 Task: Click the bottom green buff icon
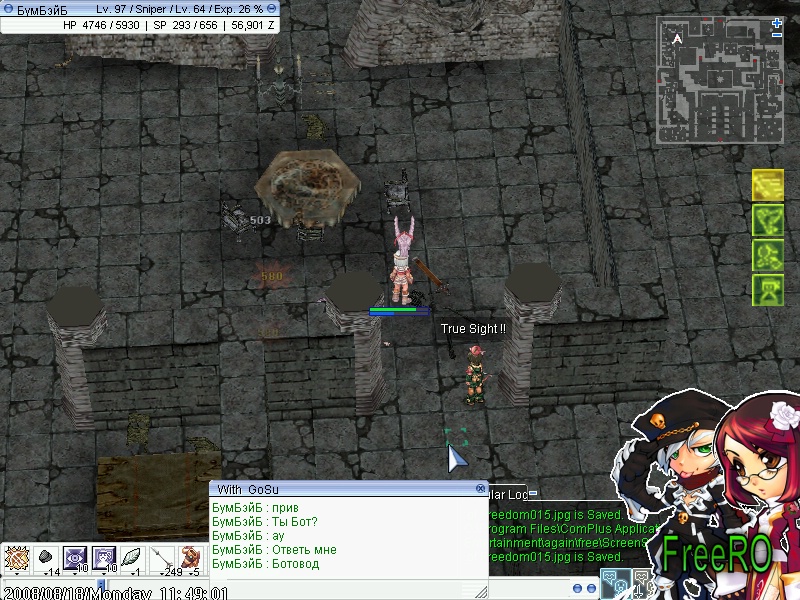tap(767, 290)
